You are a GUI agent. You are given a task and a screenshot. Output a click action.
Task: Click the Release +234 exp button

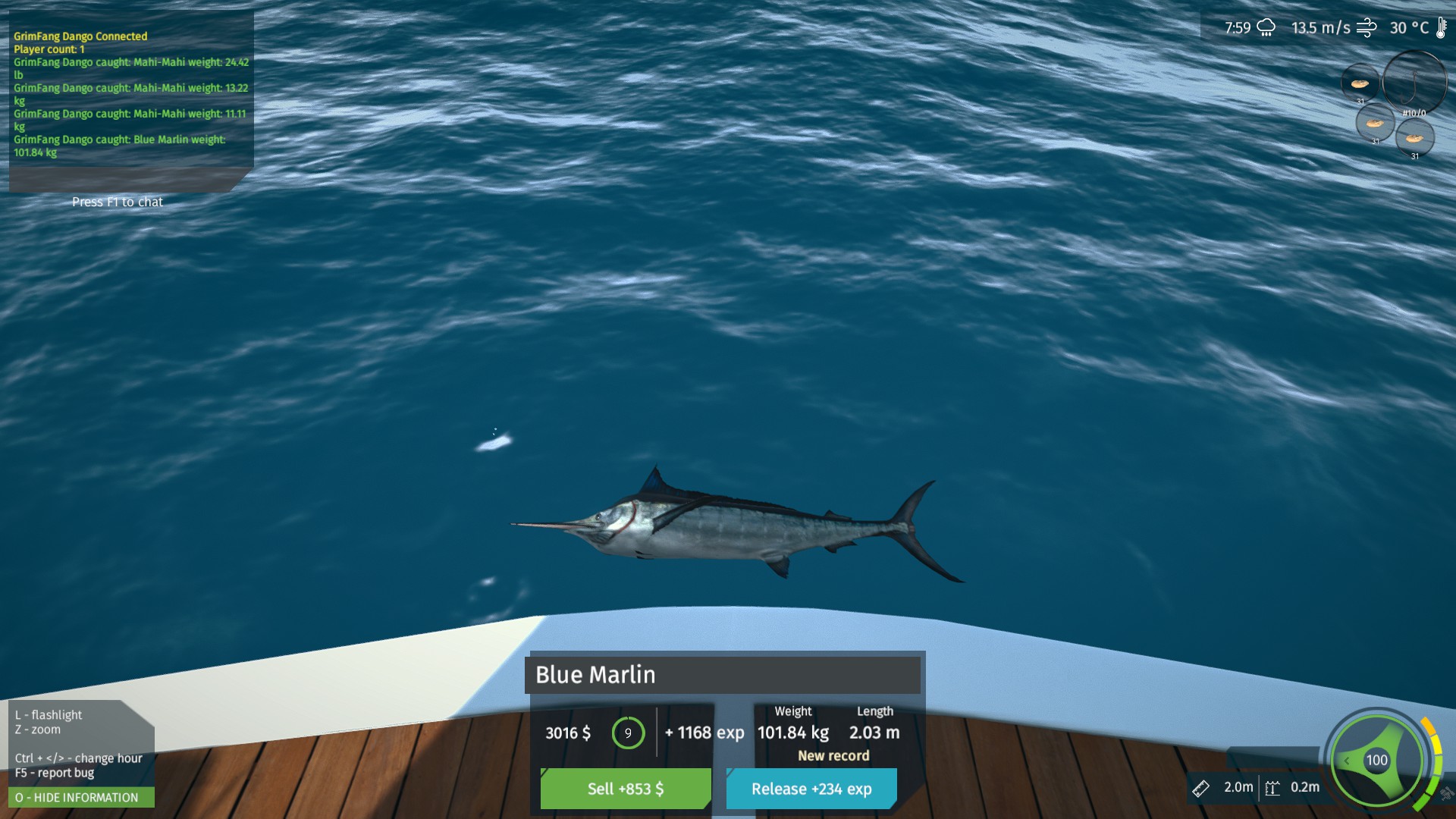pos(810,789)
